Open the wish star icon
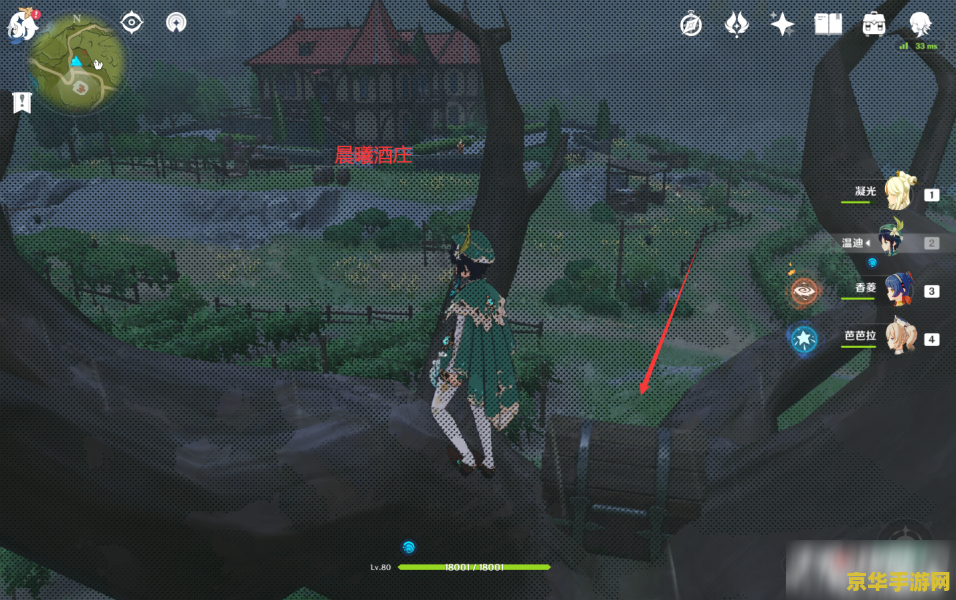The width and height of the screenshot is (956, 600). click(782, 24)
